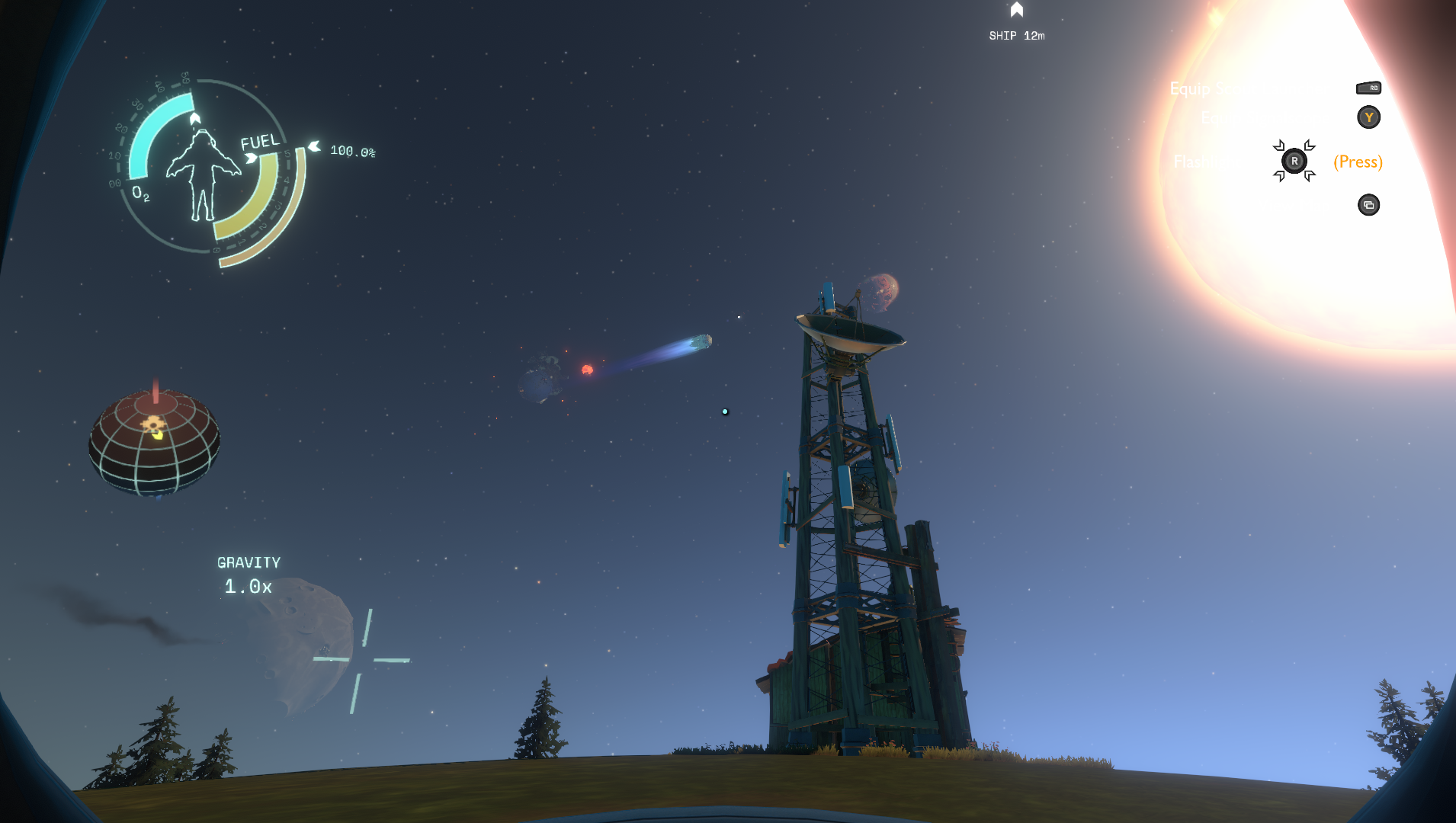Click the O2 label on the oxygen gauge
Viewport: 1456px width, 823px height.
click(140, 193)
